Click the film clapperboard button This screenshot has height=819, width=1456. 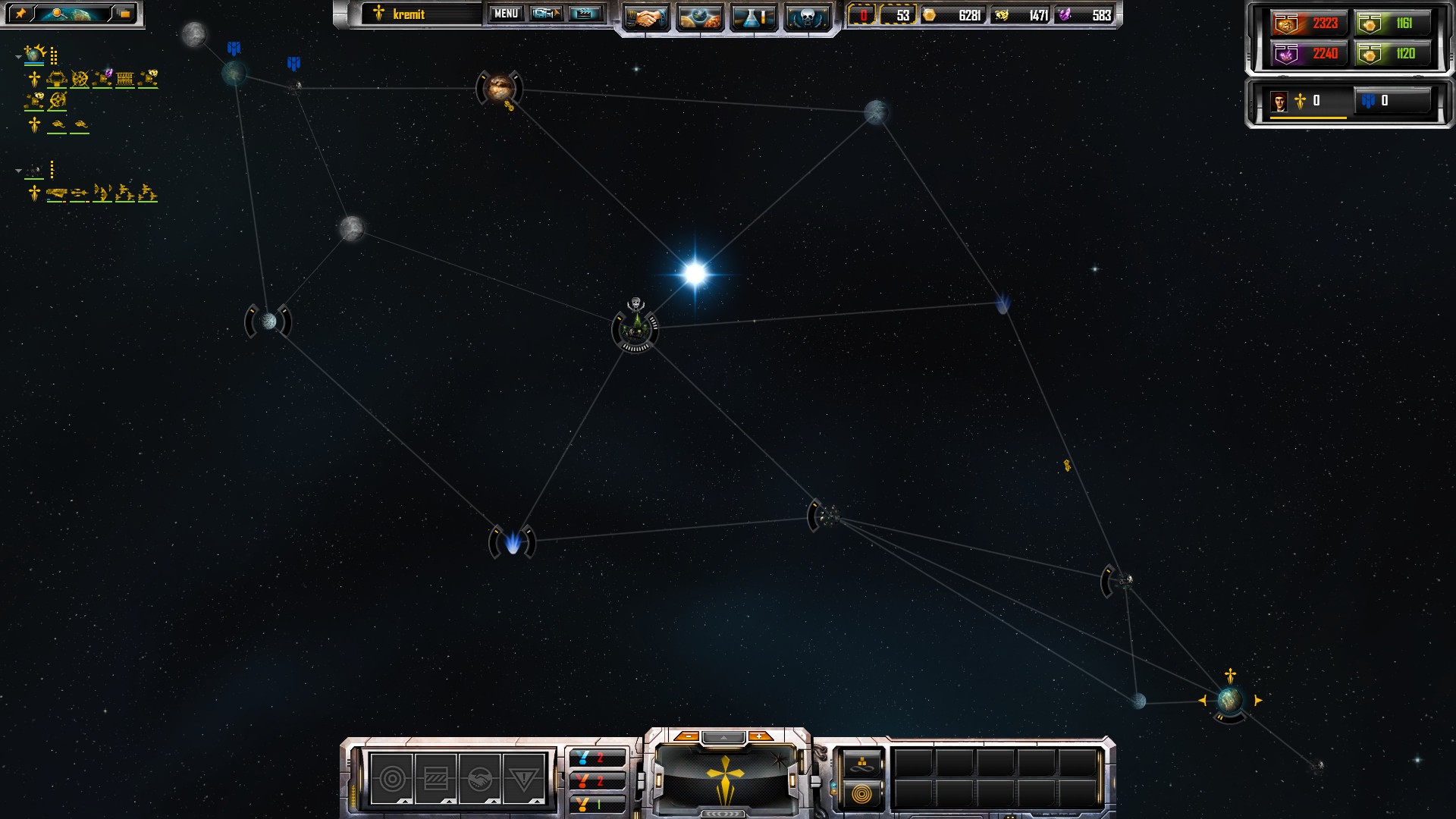point(585,14)
